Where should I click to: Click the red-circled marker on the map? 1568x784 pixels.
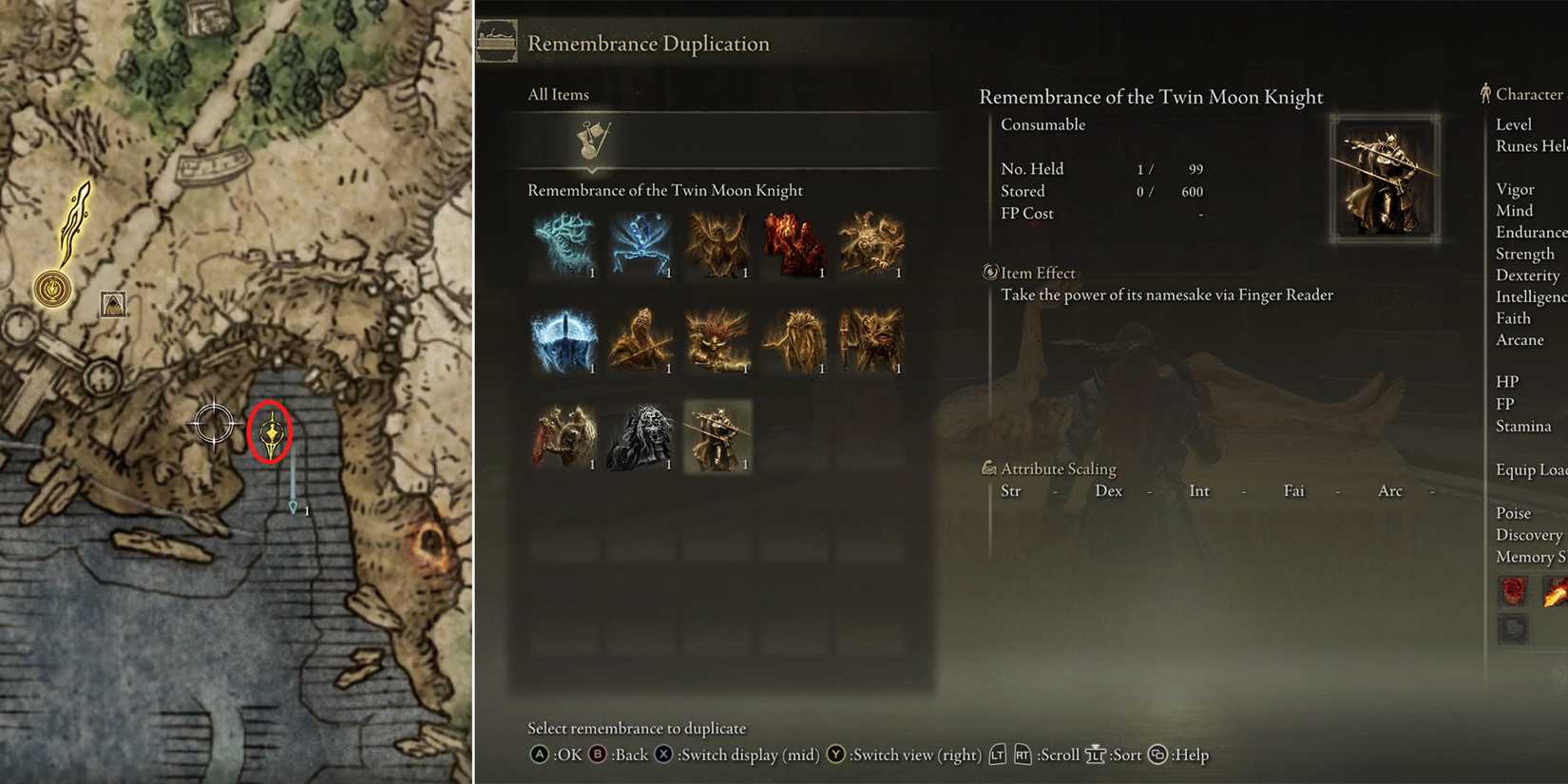(271, 432)
